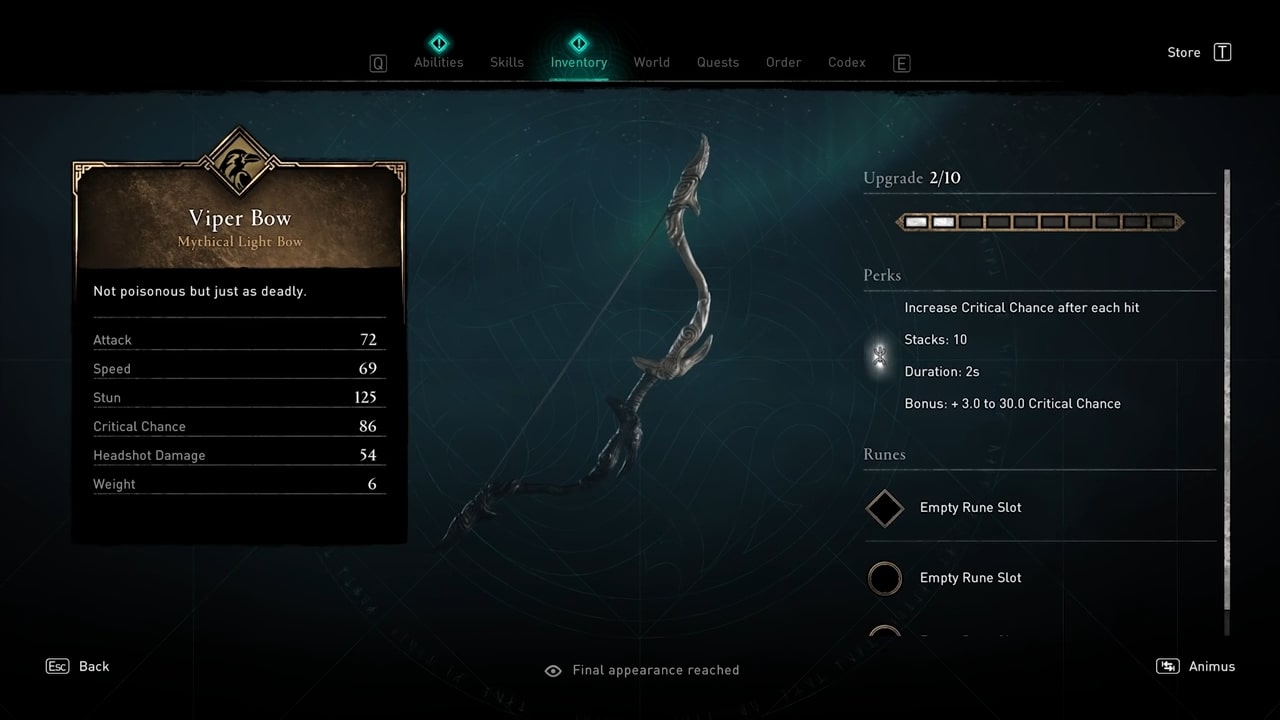Viewport: 1280px width, 720px height.
Task: Switch to the Codex tab
Action: (x=846, y=62)
